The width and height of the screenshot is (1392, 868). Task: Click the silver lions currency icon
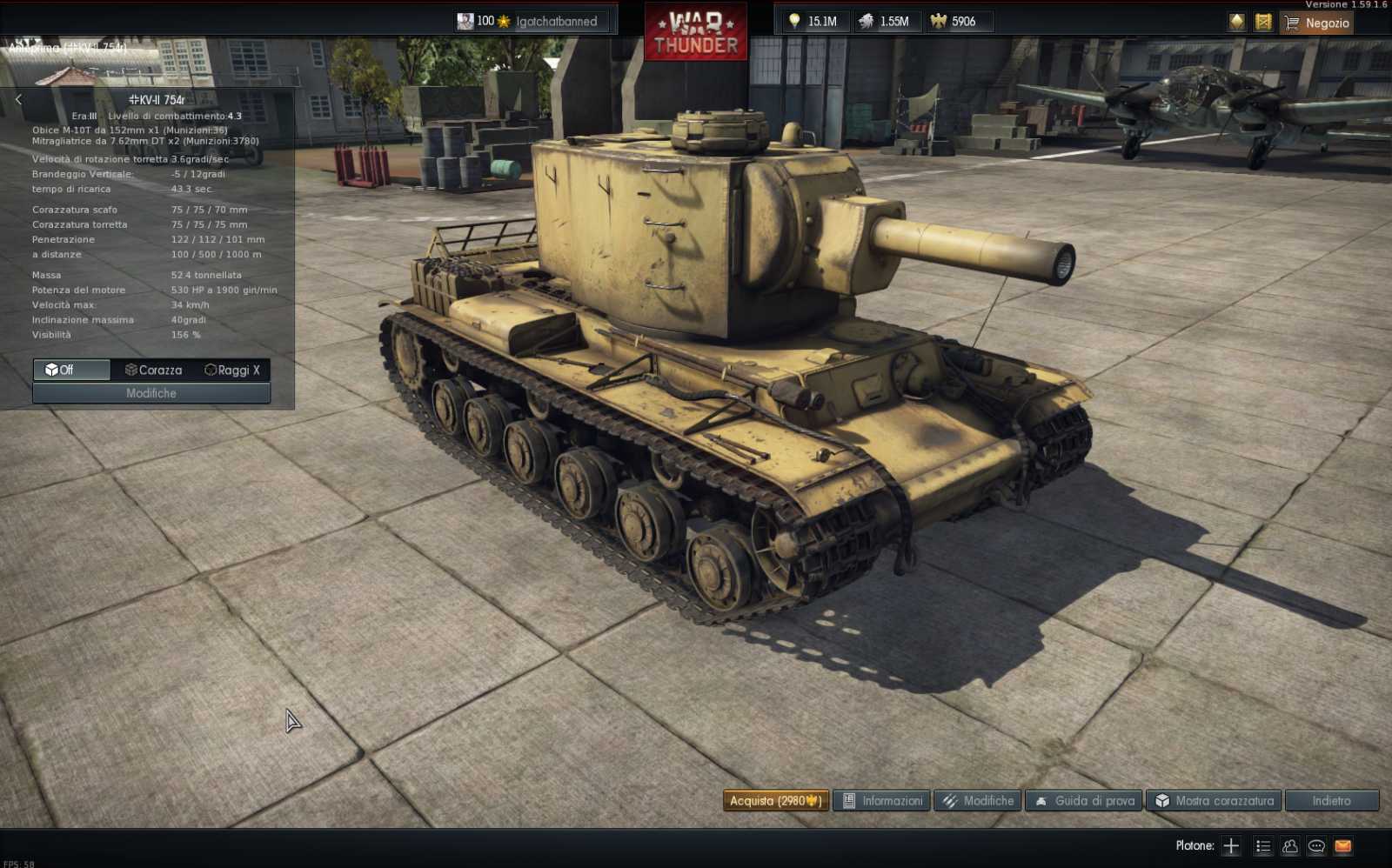click(866, 21)
